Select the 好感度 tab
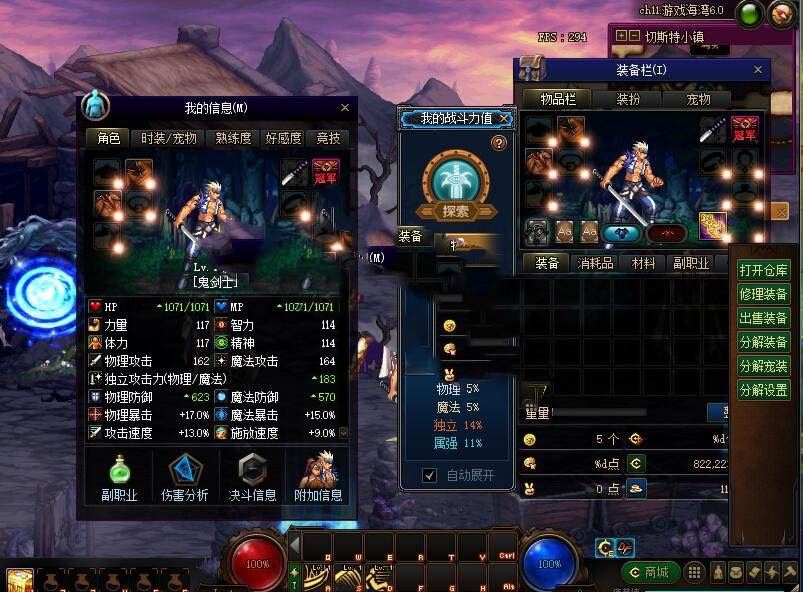 (283, 138)
